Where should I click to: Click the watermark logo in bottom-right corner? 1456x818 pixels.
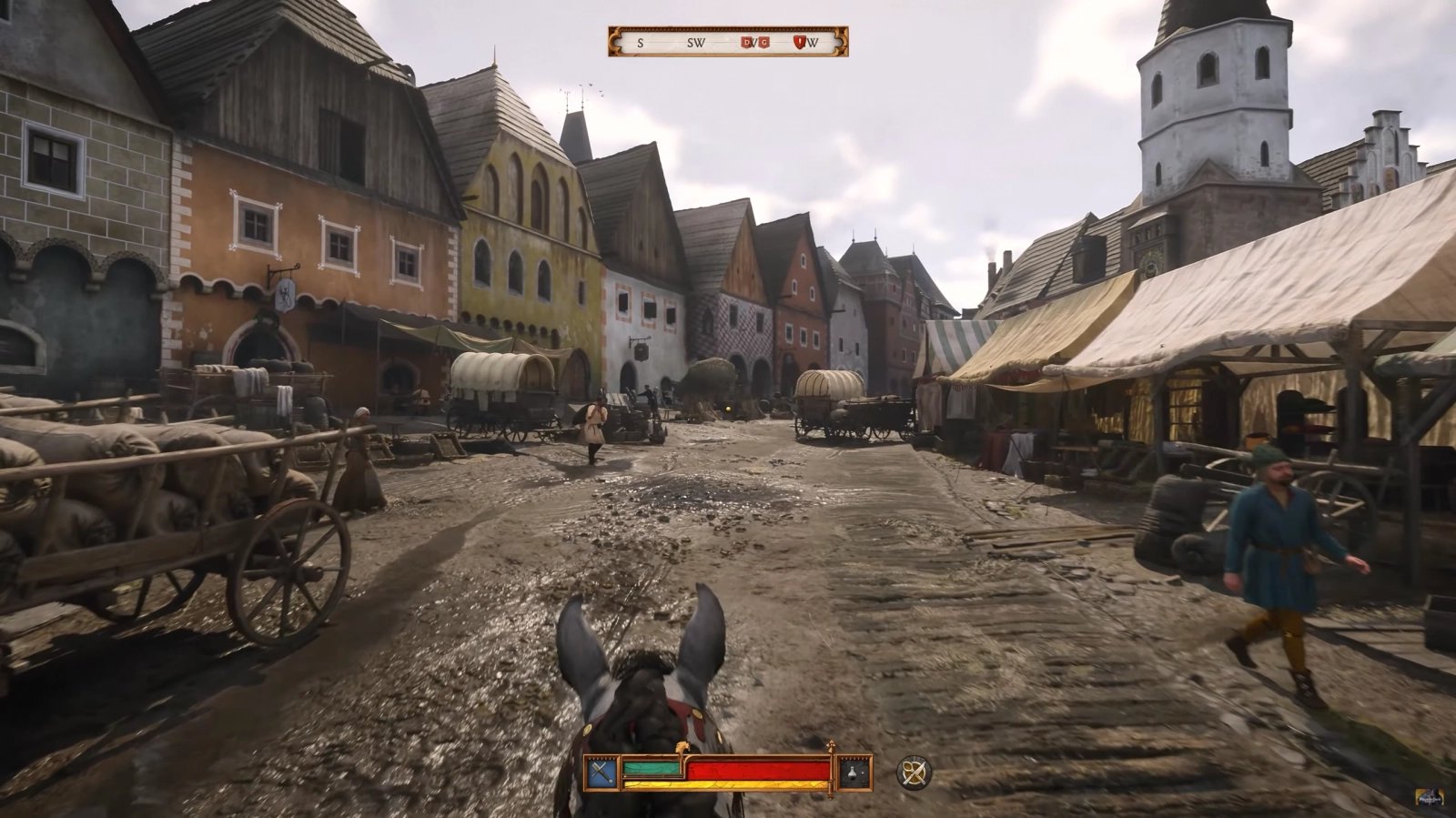point(1429,797)
